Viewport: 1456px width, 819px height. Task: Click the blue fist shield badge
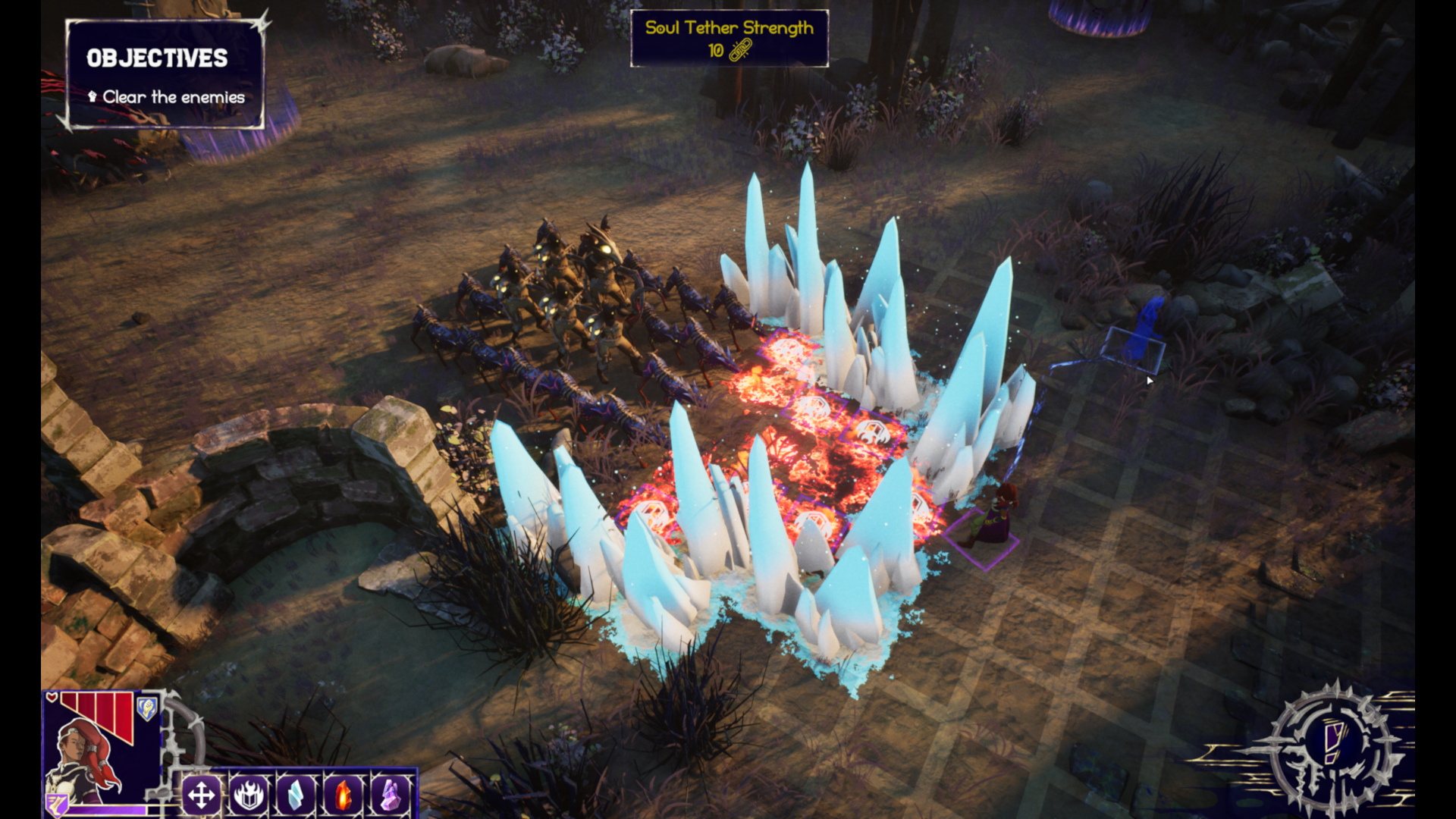147,709
